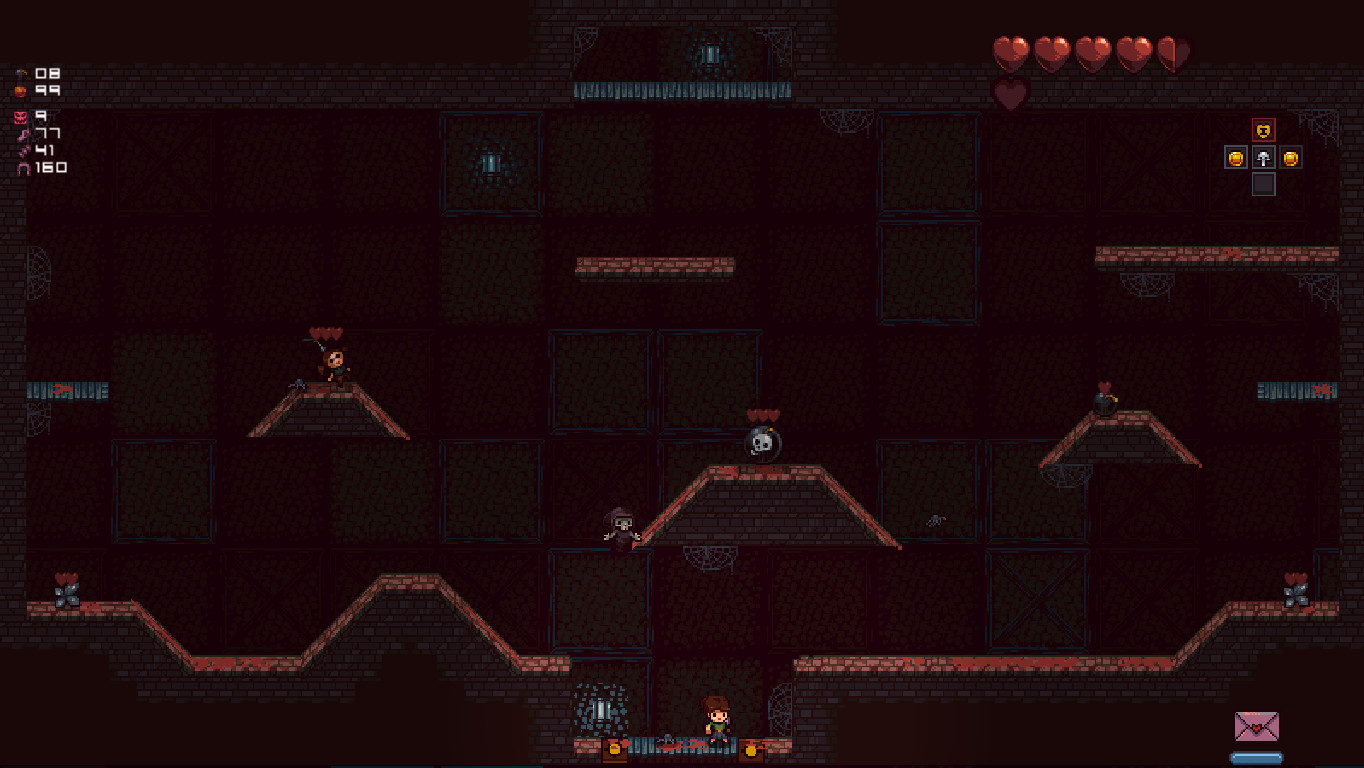
Task: Expand the empty bottom inventory slot
Action: tap(1263, 184)
